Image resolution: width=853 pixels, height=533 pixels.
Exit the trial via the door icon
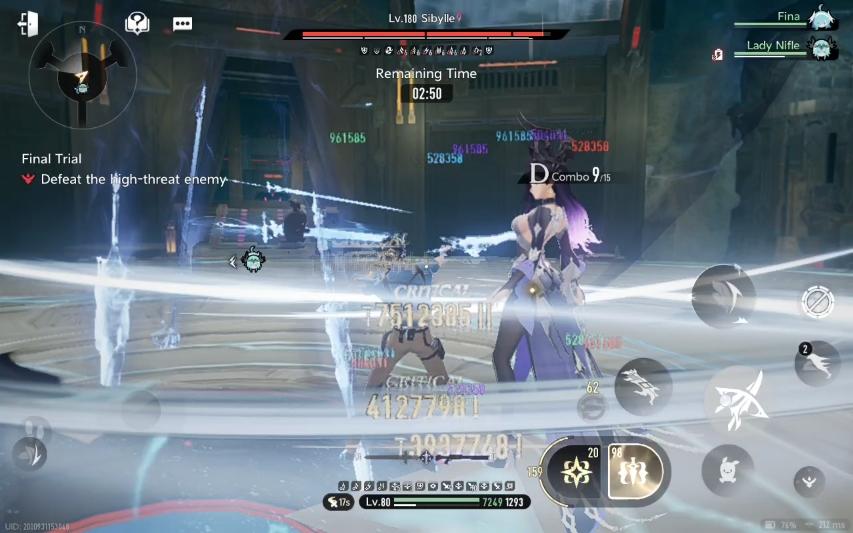[27, 23]
